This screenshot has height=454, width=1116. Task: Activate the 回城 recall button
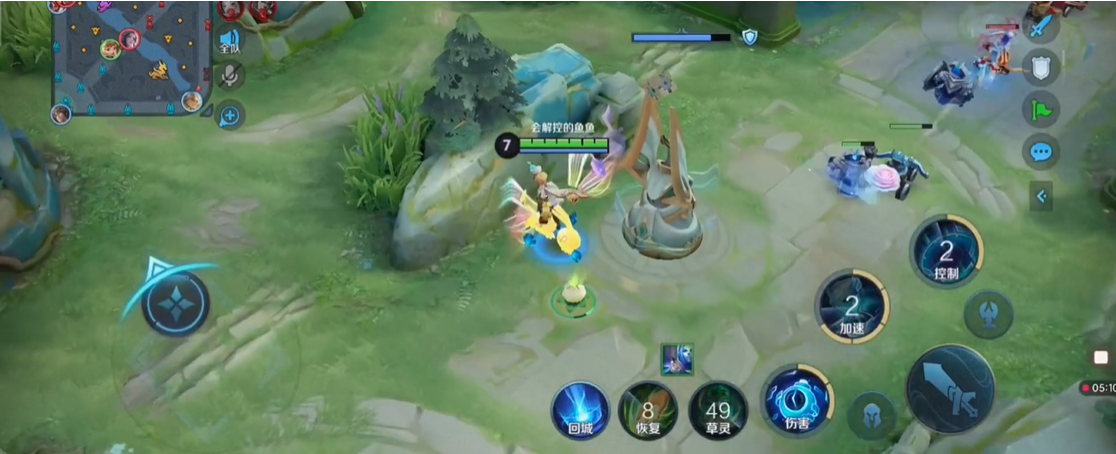tap(580, 410)
